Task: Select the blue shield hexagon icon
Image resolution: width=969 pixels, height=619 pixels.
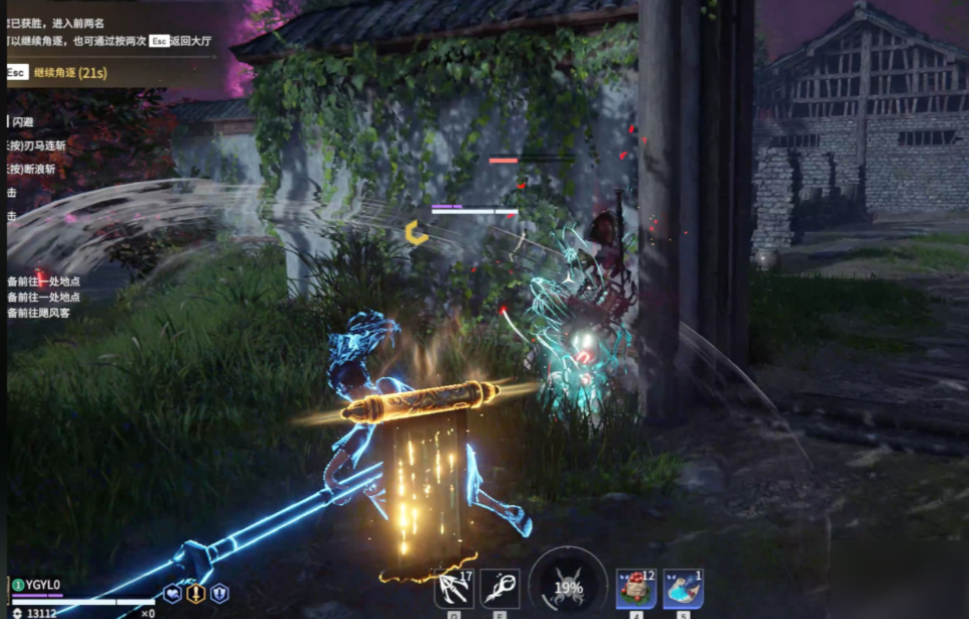Action: pos(219,593)
